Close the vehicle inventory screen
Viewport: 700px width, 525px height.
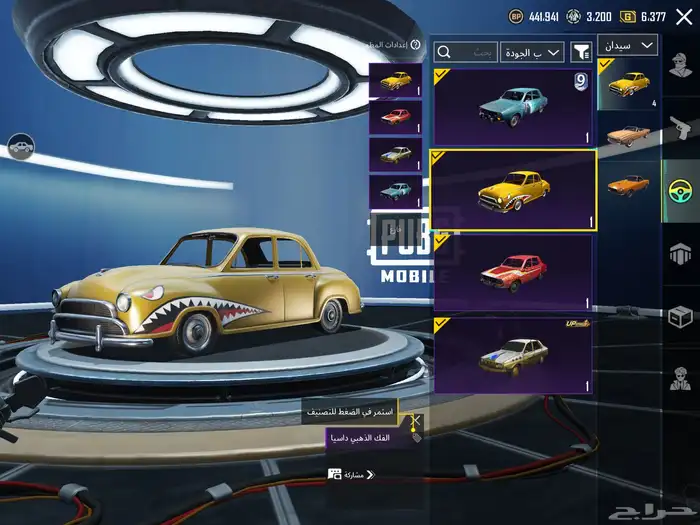click(684, 16)
